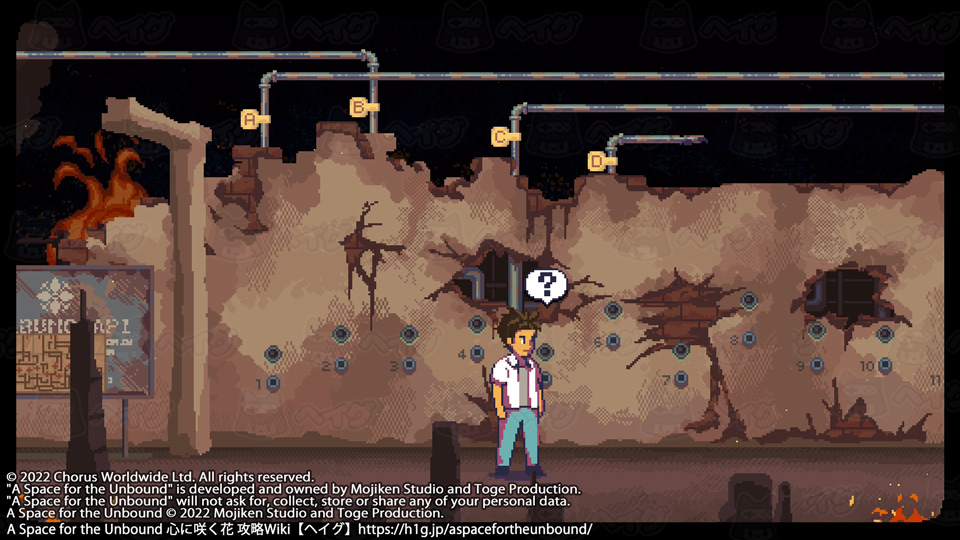Click the question mark speech bubble
The image size is (960, 540).
coord(546,286)
